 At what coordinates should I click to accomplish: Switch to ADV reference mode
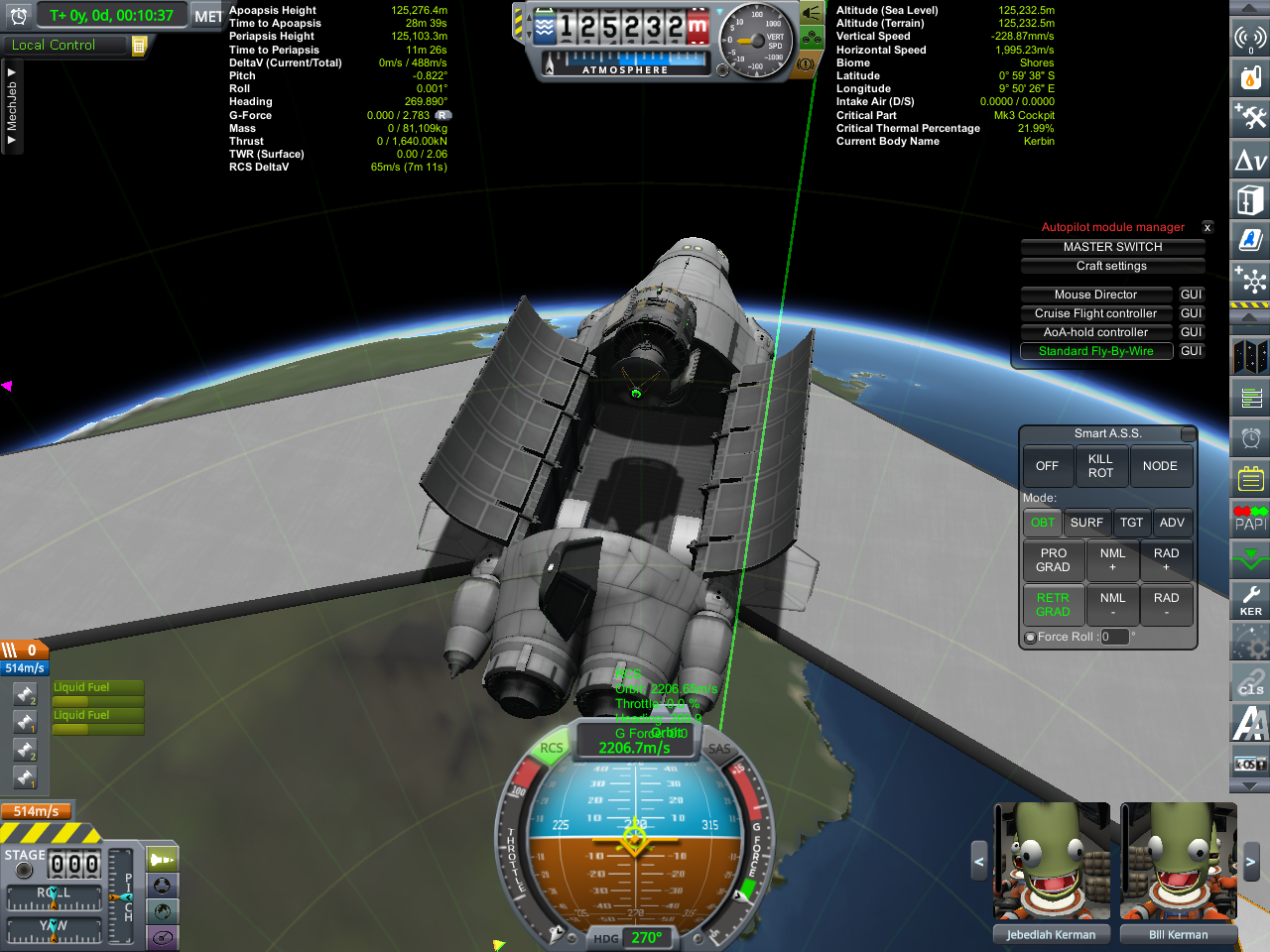pyautogui.click(x=1172, y=523)
